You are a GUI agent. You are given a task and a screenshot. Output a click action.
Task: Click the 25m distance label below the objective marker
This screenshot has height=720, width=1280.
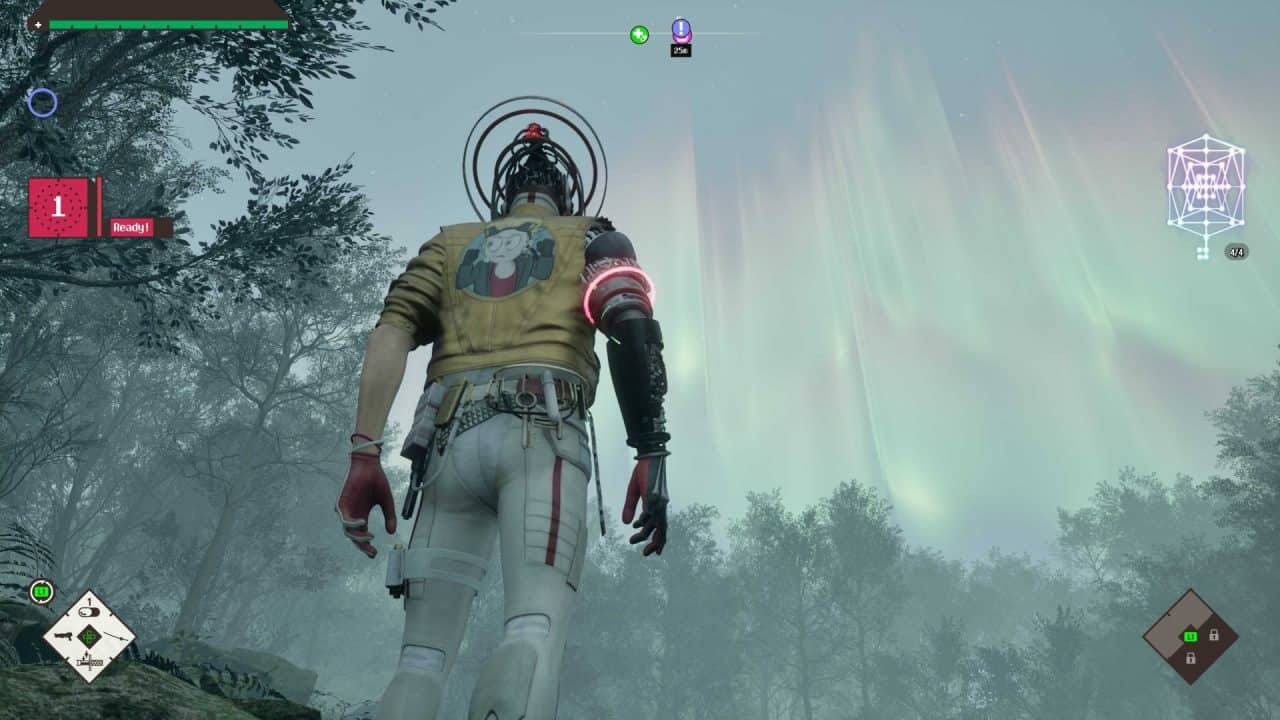click(680, 48)
